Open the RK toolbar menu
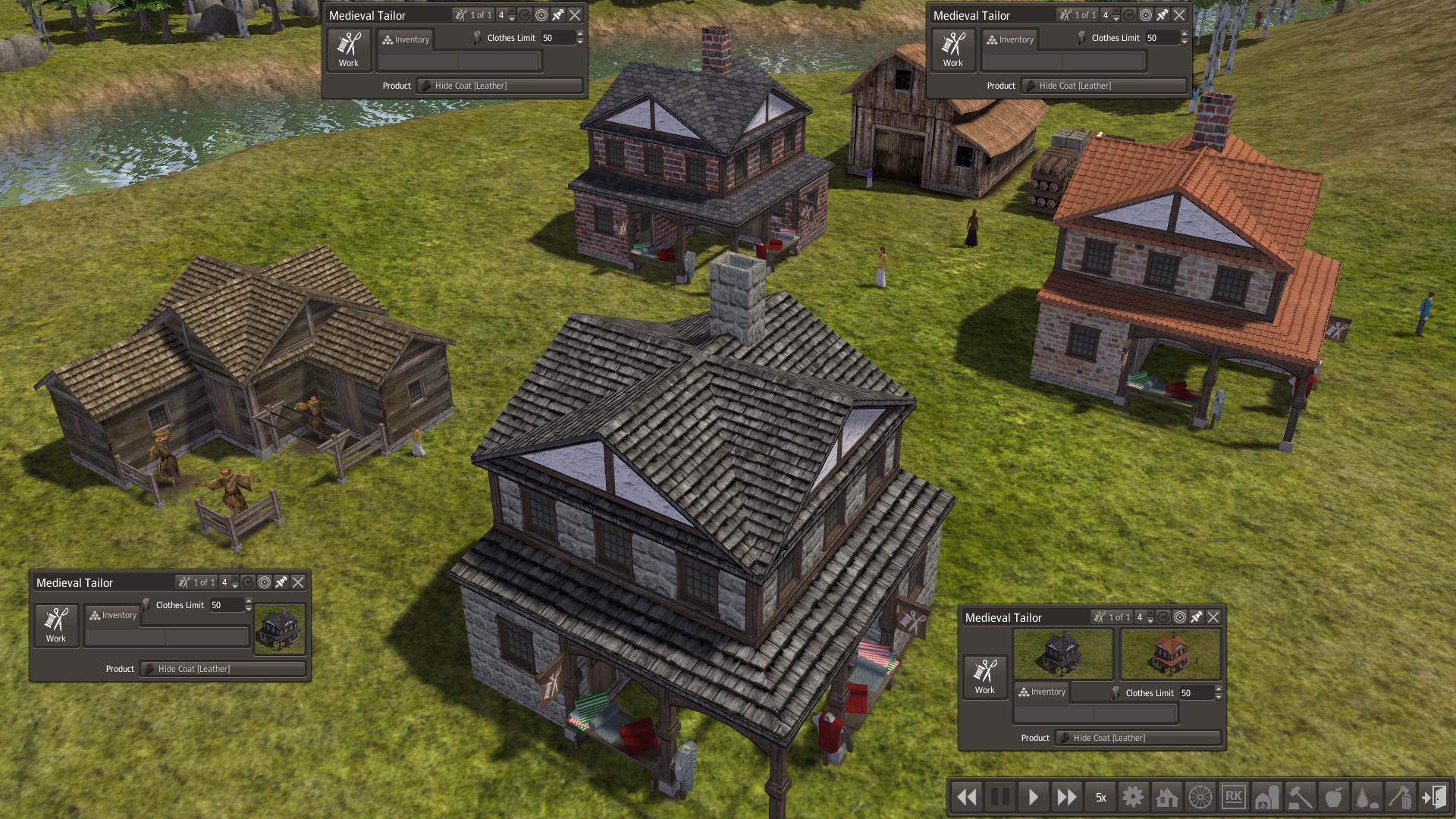The height and width of the screenshot is (819, 1456). tap(1234, 797)
